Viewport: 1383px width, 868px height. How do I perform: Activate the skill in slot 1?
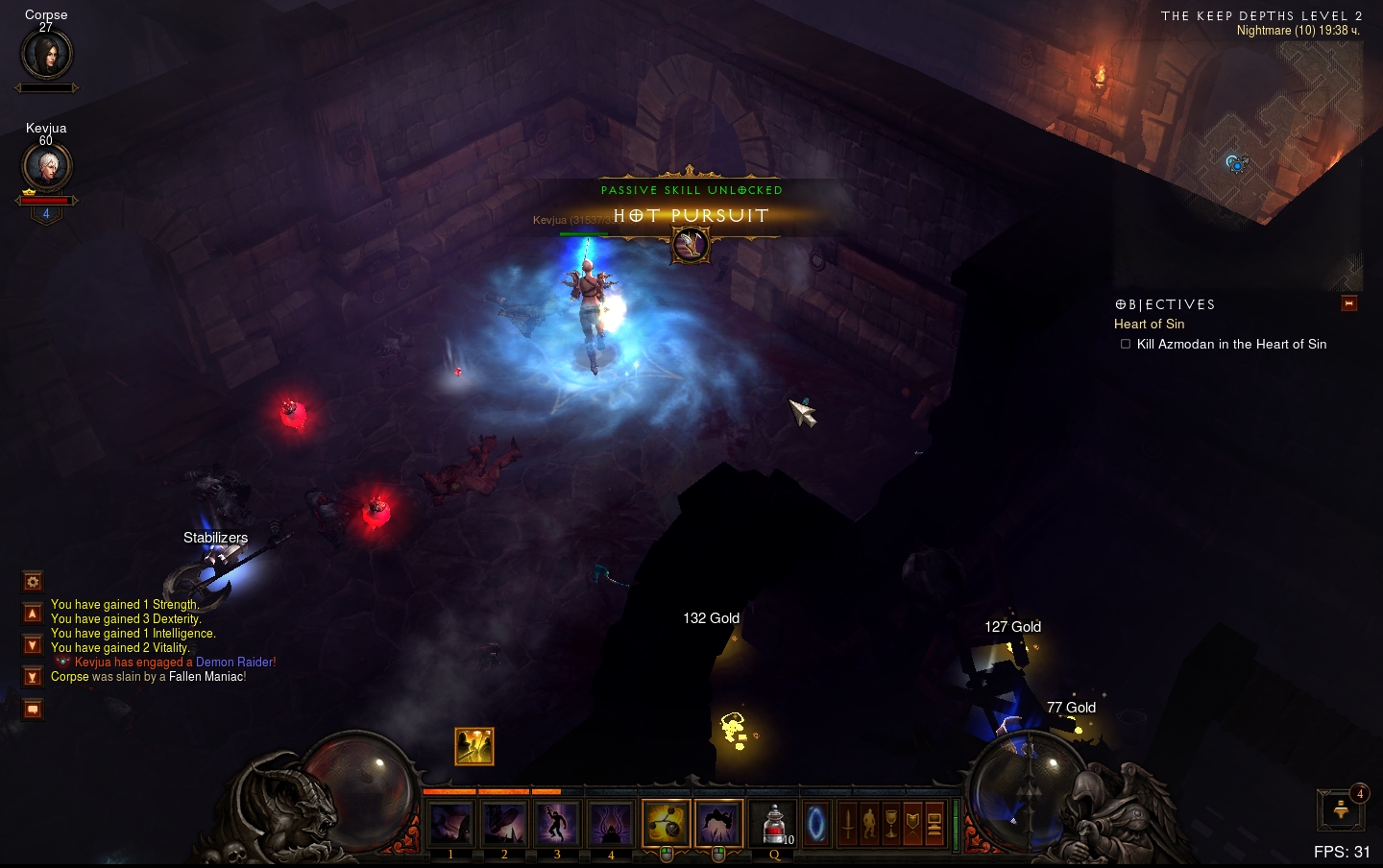pos(450,824)
